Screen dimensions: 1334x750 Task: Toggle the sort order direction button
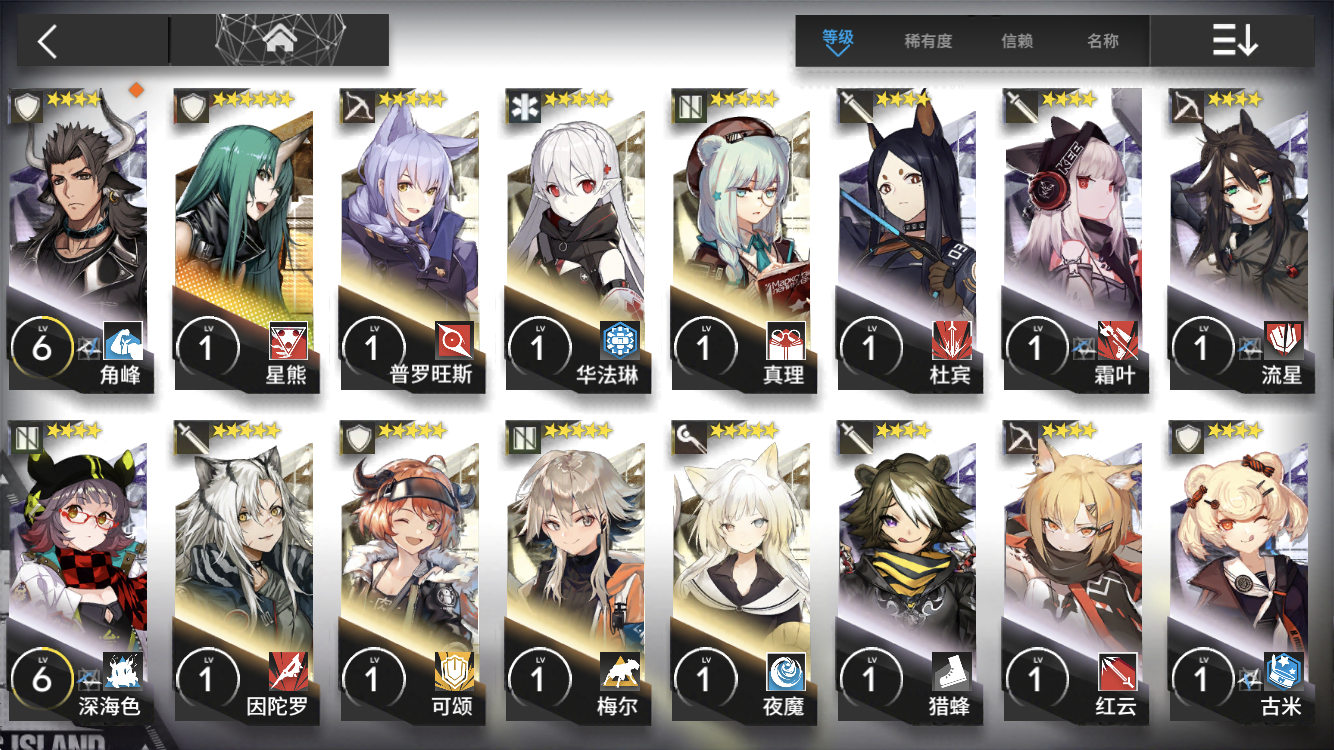(1234, 41)
